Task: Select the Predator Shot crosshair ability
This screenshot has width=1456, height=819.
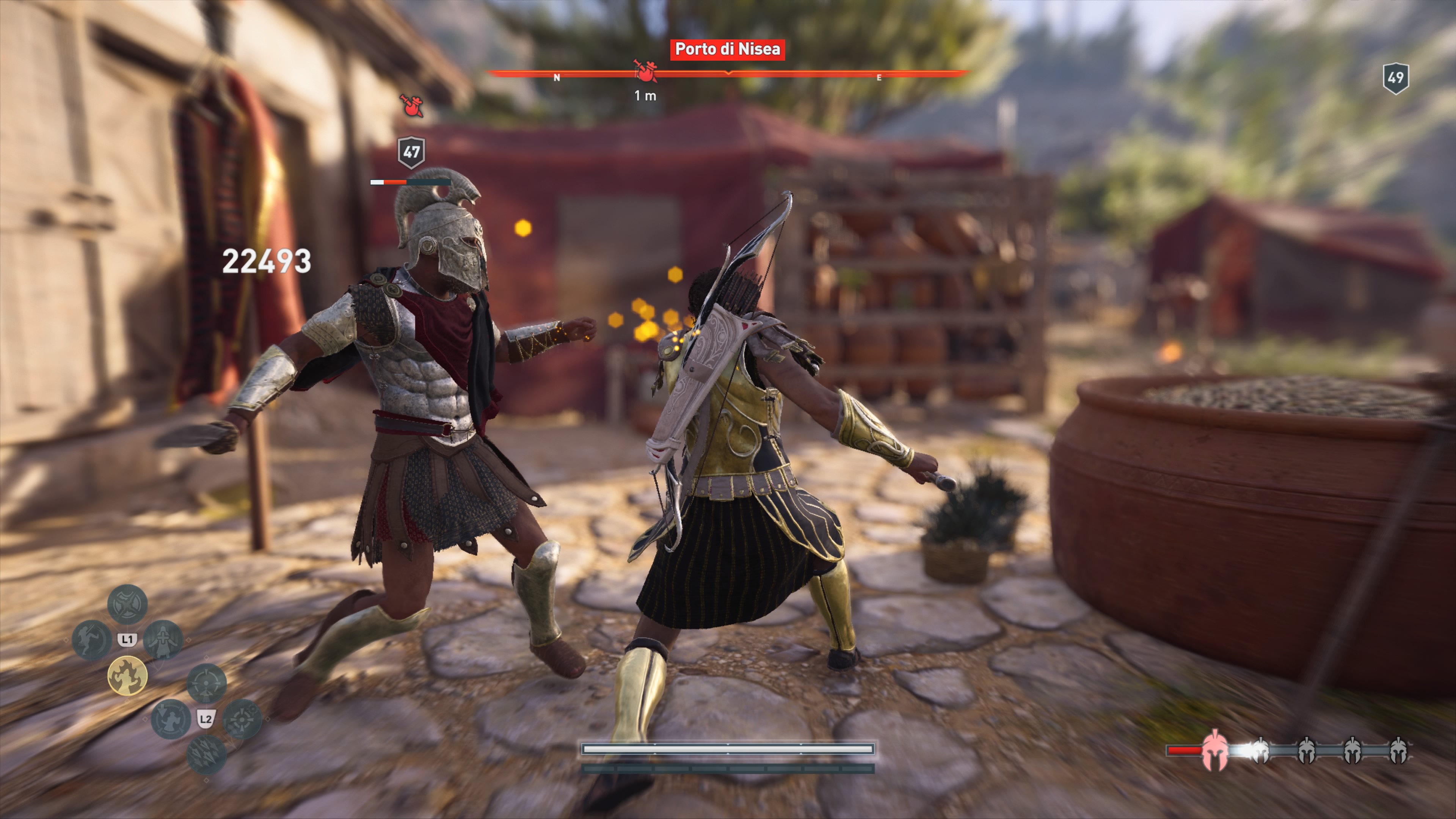Action: click(x=206, y=683)
